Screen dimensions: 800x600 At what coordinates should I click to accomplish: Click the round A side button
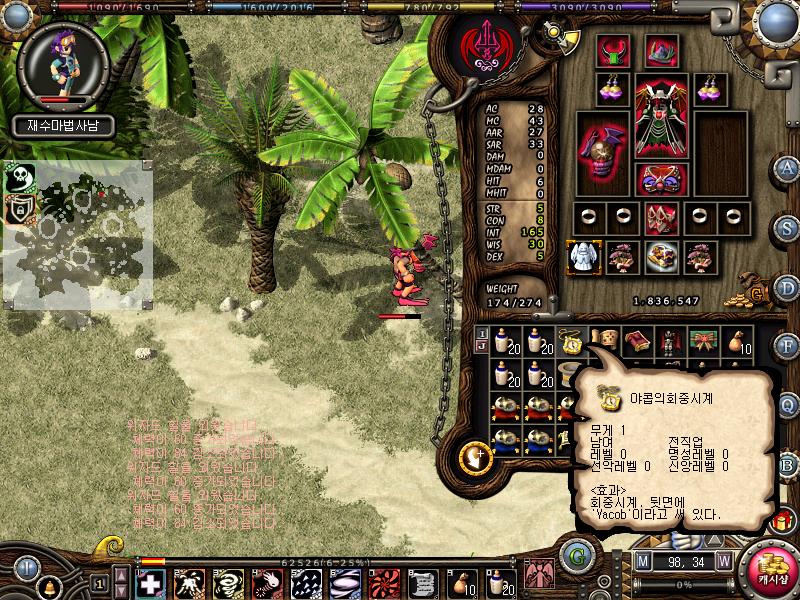coord(788,168)
